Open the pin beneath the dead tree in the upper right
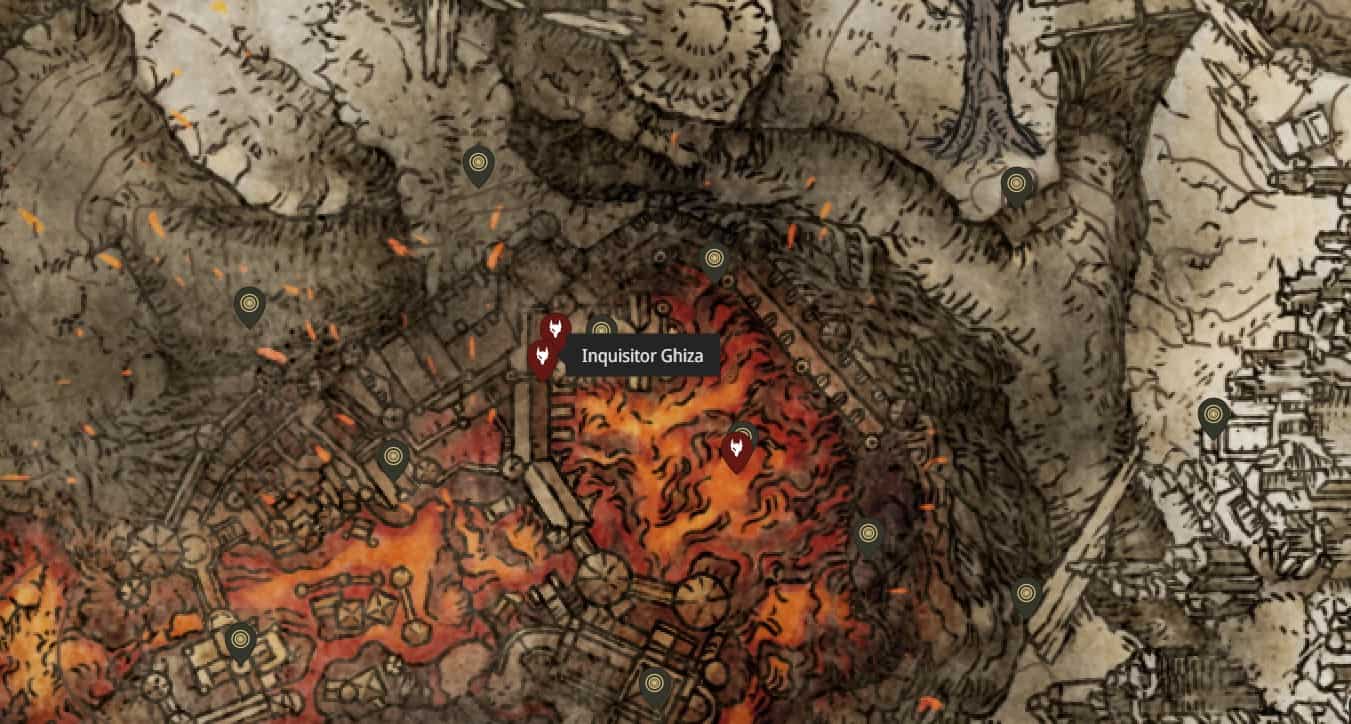The width and height of the screenshot is (1351, 724). coord(1017,184)
